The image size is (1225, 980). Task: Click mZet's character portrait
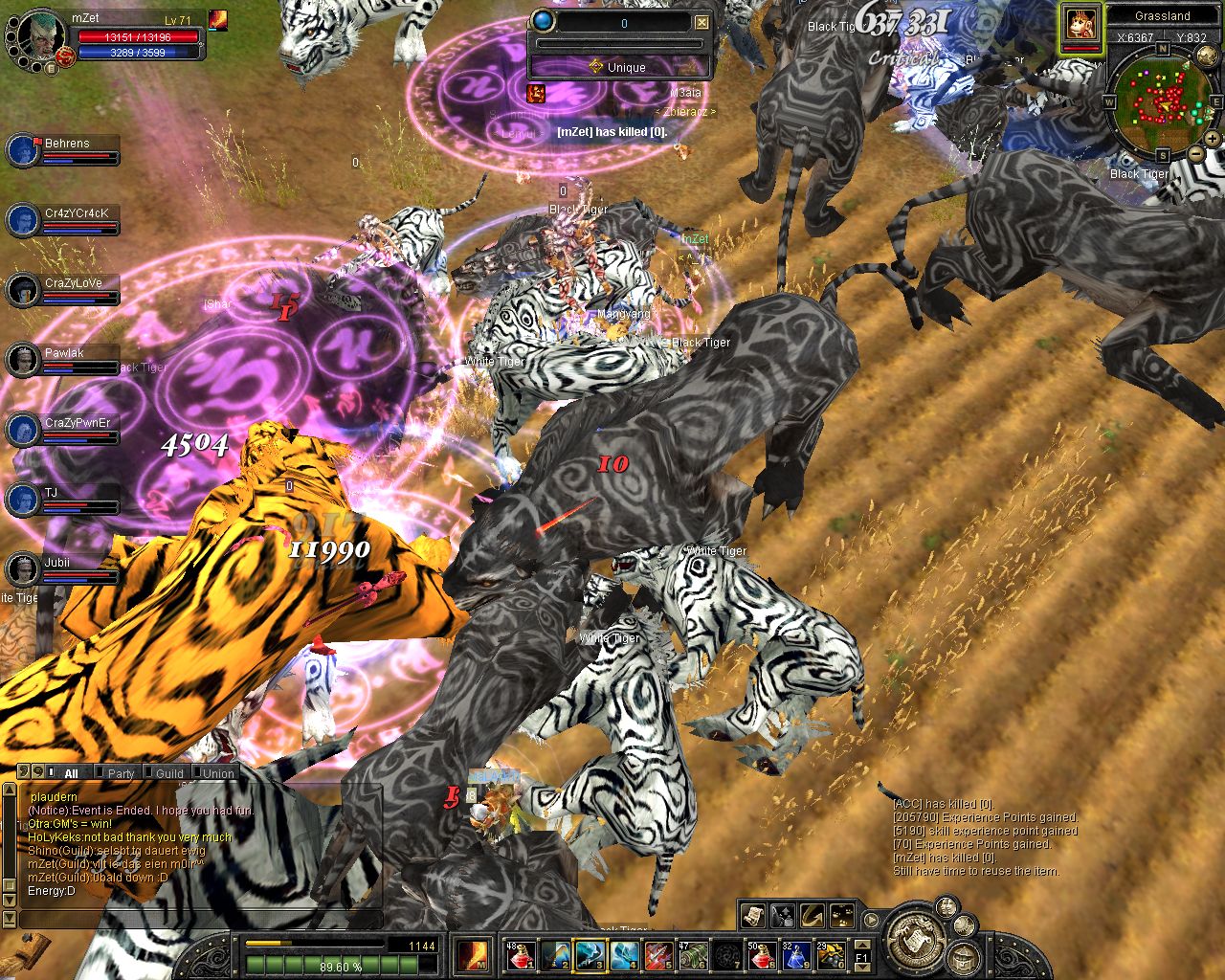36,38
